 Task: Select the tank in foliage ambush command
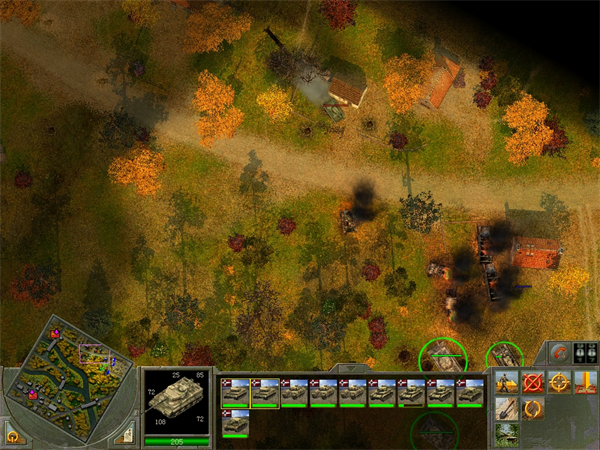pyautogui.click(x=506, y=435)
